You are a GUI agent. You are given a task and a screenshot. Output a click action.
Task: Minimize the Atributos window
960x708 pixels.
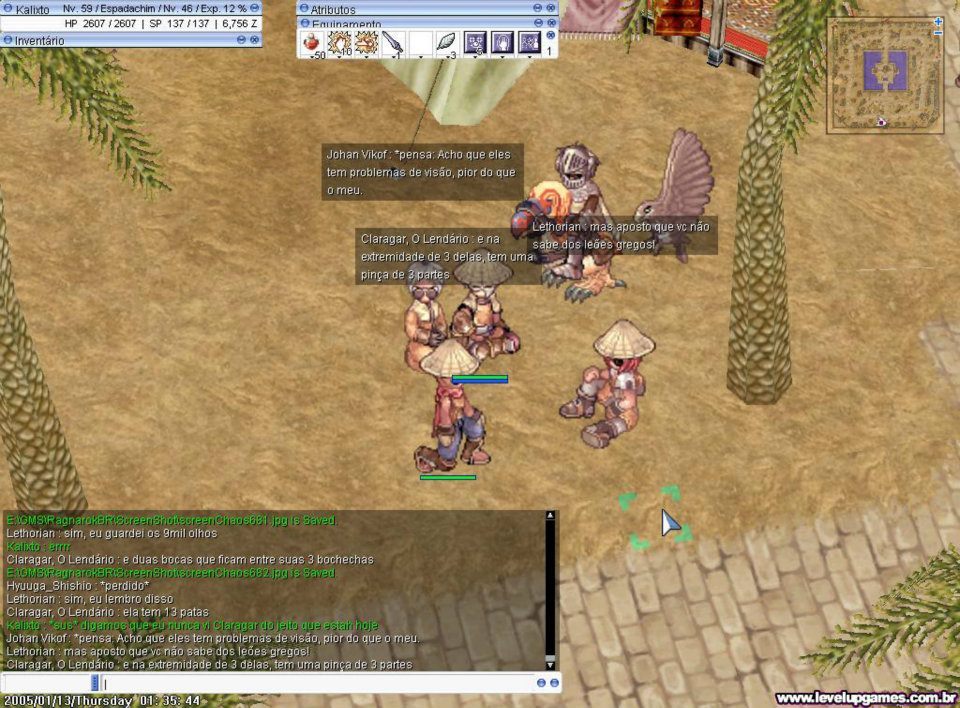[x=537, y=8]
